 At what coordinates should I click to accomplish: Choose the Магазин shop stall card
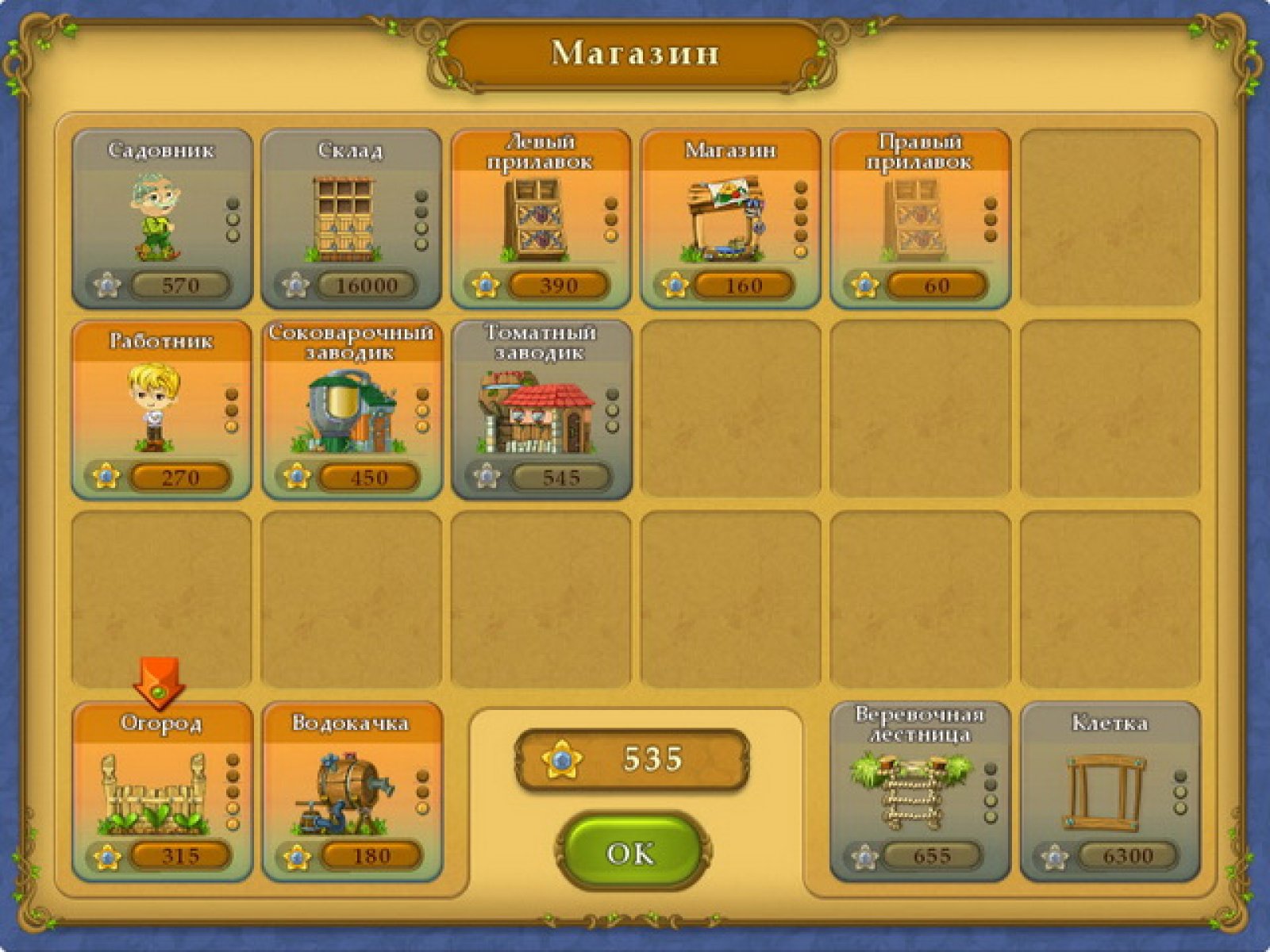pyautogui.click(x=730, y=218)
